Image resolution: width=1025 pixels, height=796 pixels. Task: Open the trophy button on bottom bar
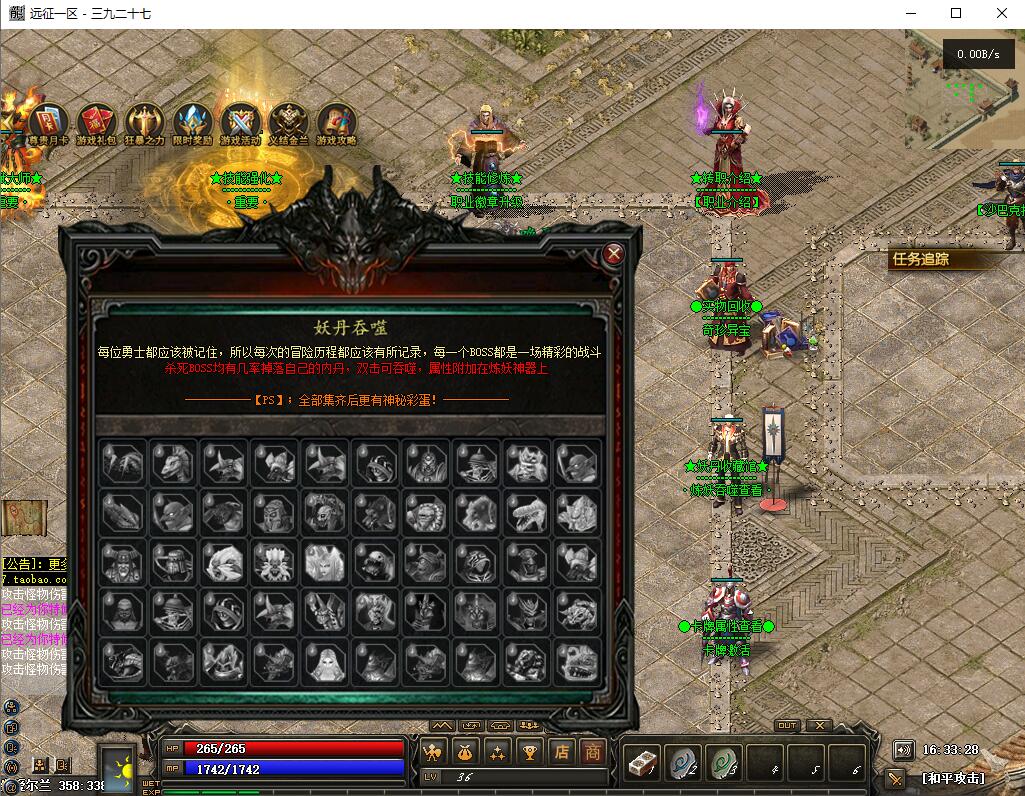pos(531,751)
